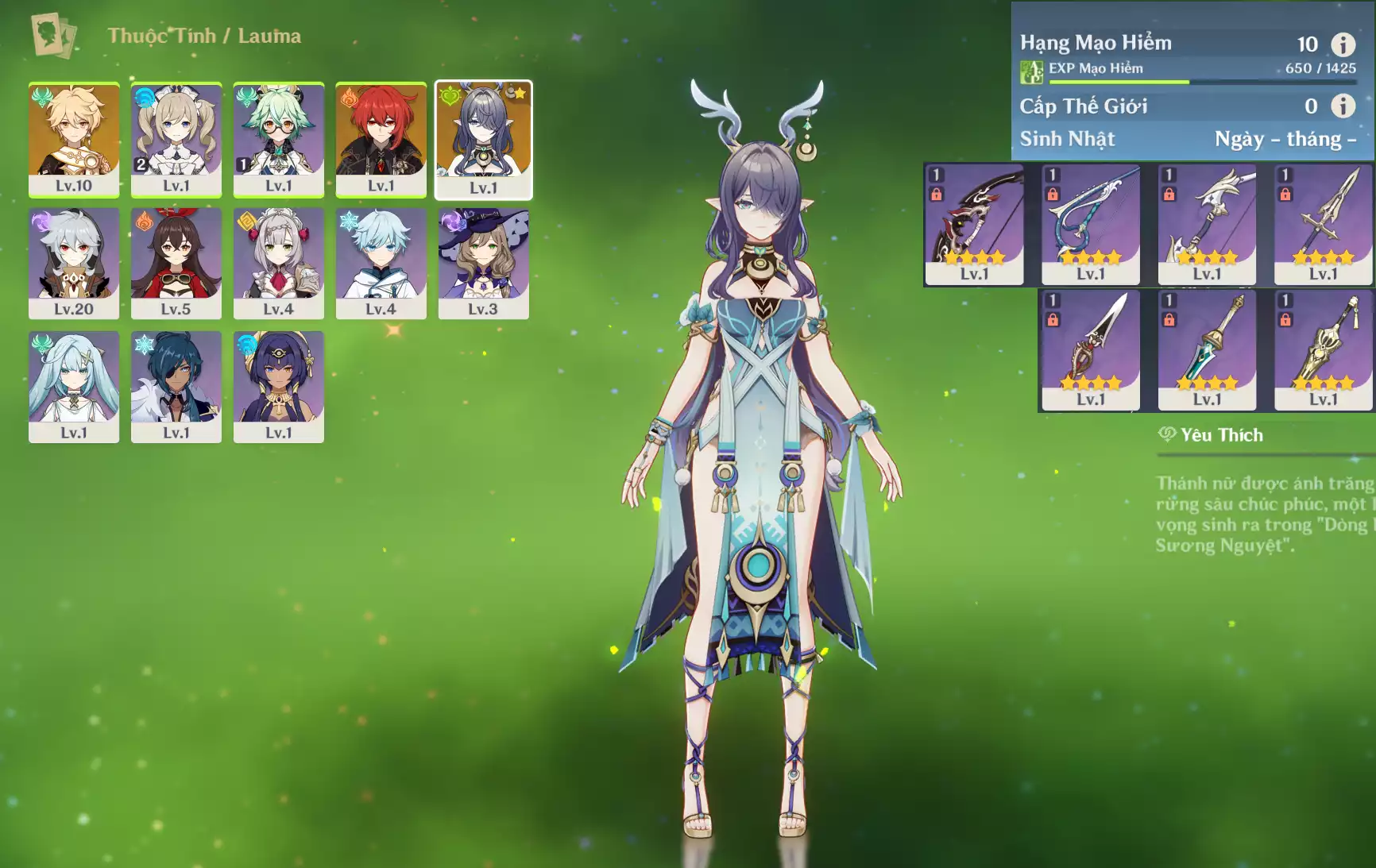The height and width of the screenshot is (868, 1376).
Task: Select Faruzan with long teal twin tails
Action: (x=74, y=387)
